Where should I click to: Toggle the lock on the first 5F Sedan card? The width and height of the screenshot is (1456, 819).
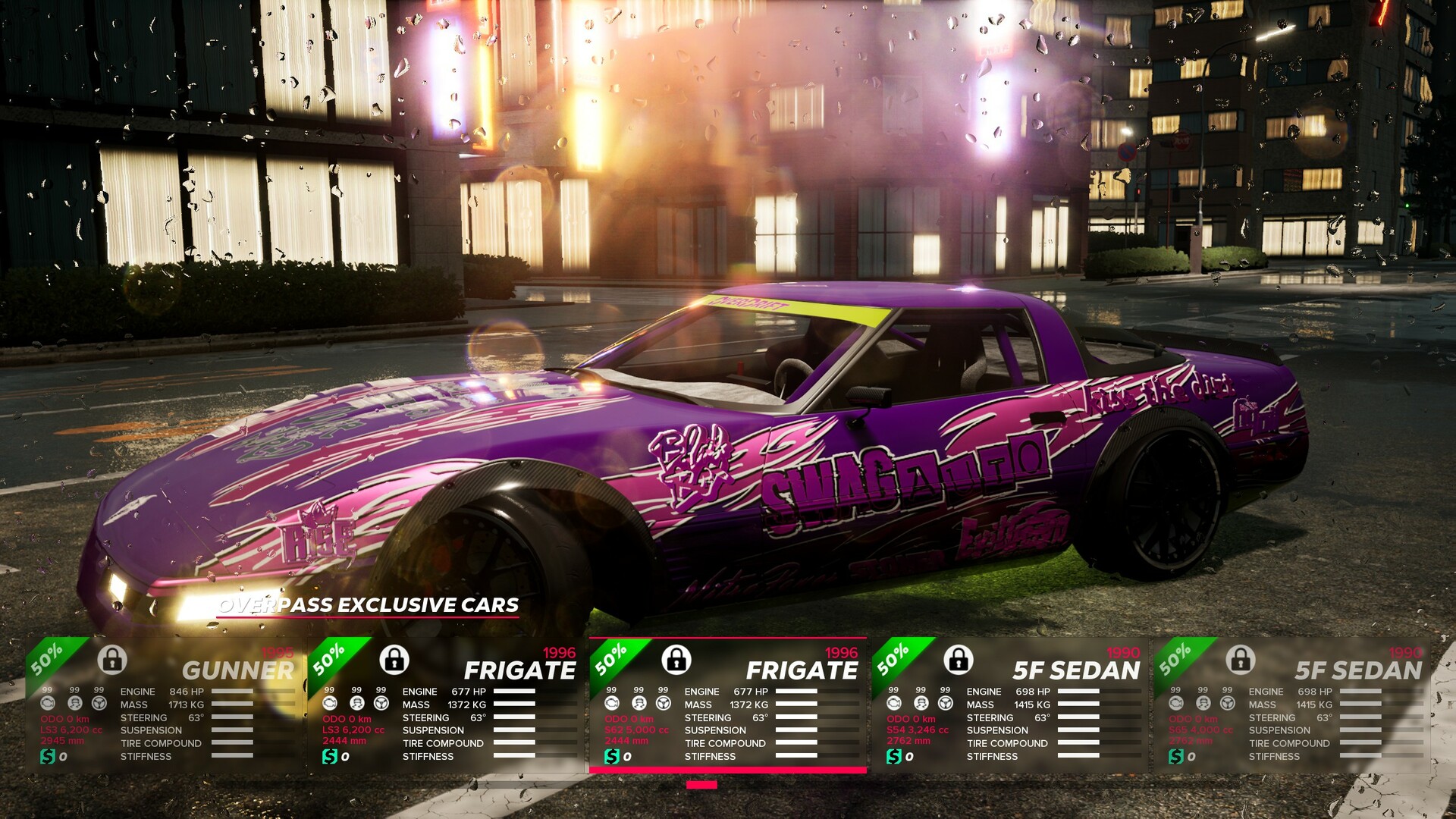[x=959, y=661]
